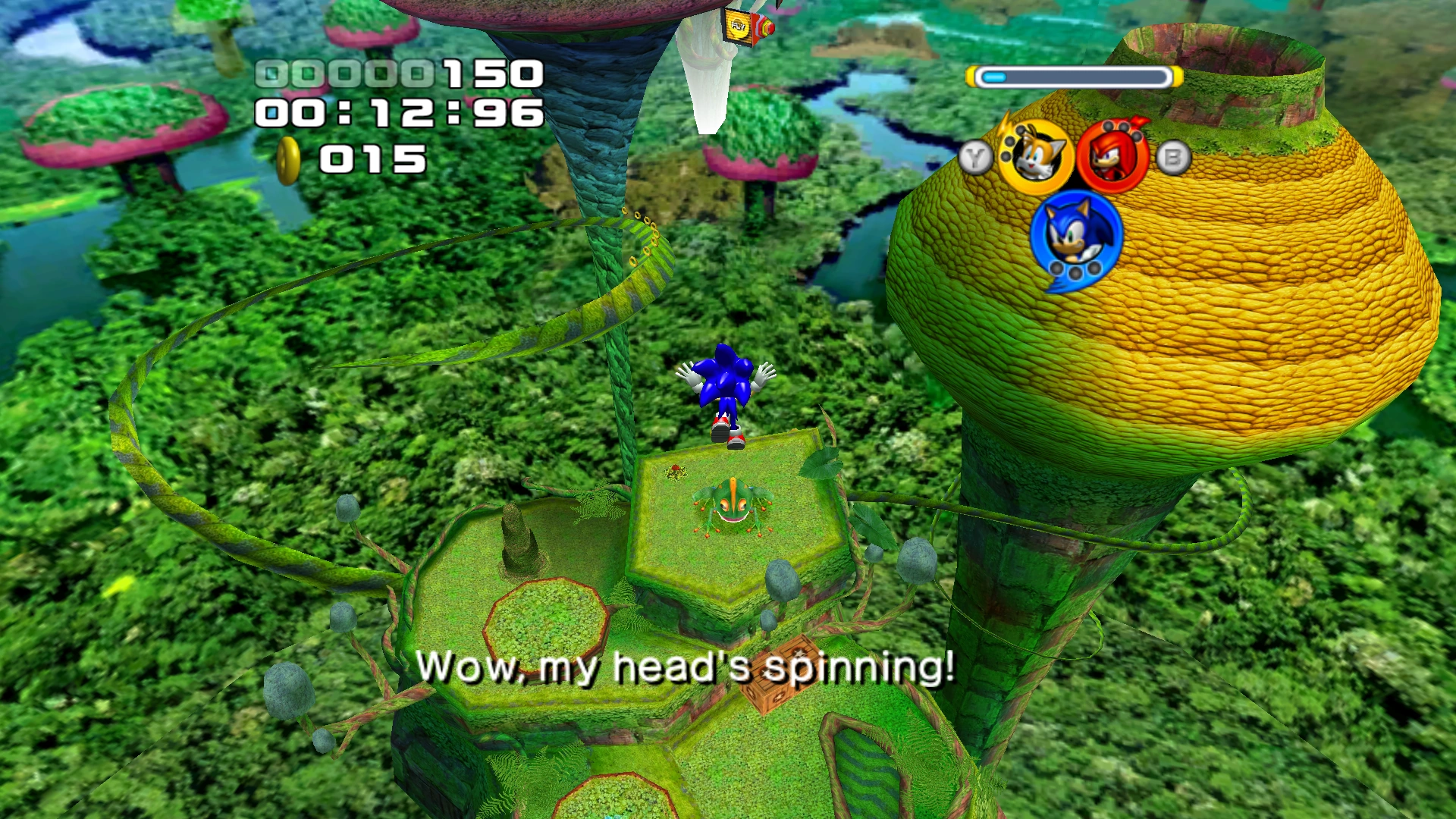The width and height of the screenshot is (1456, 819).
Task: Switch to Knuckles' power formation icon
Action: point(1112,157)
